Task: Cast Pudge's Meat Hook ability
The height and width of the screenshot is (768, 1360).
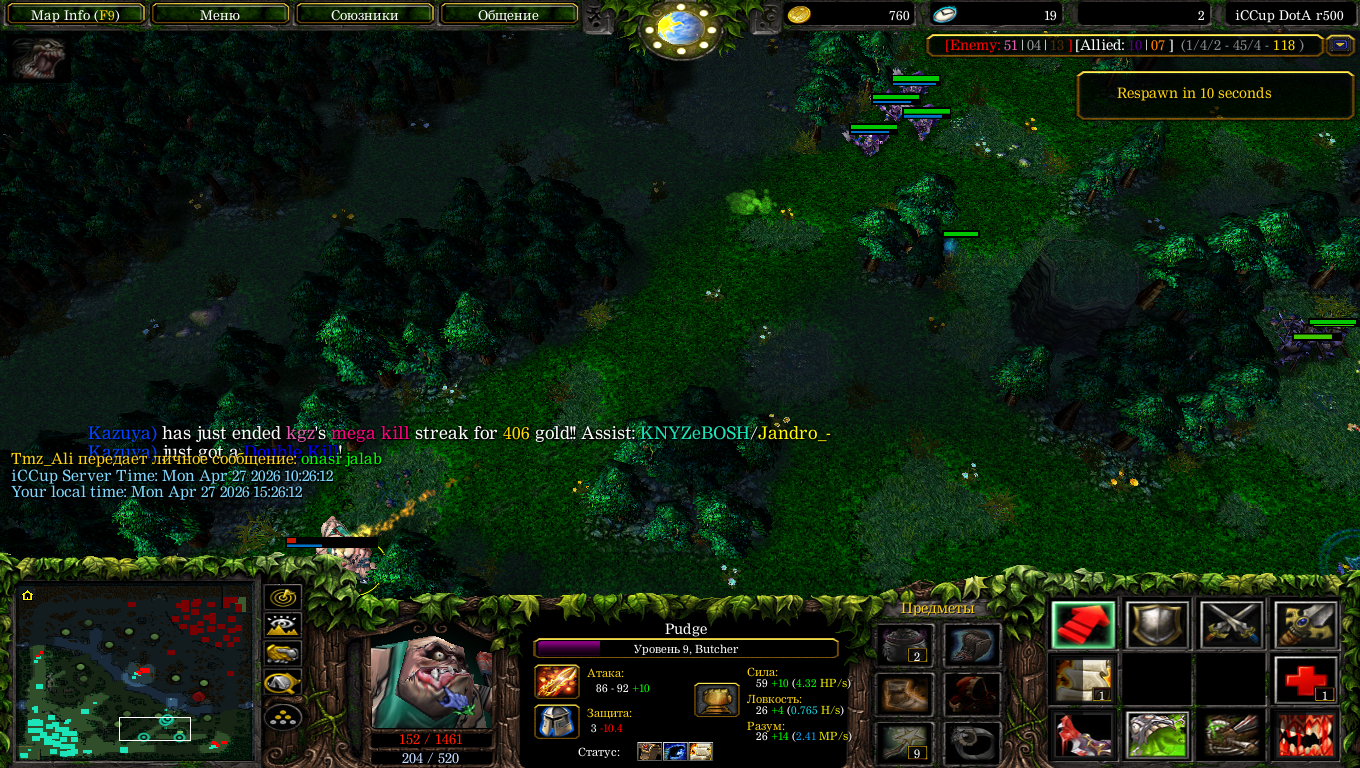Action: tap(1083, 735)
